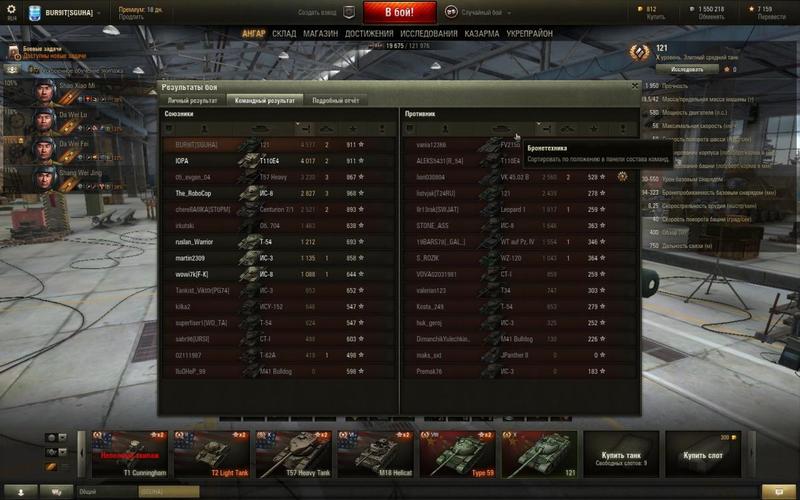Open the Достижения menu
The image size is (800, 500).
(x=369, y=33)
